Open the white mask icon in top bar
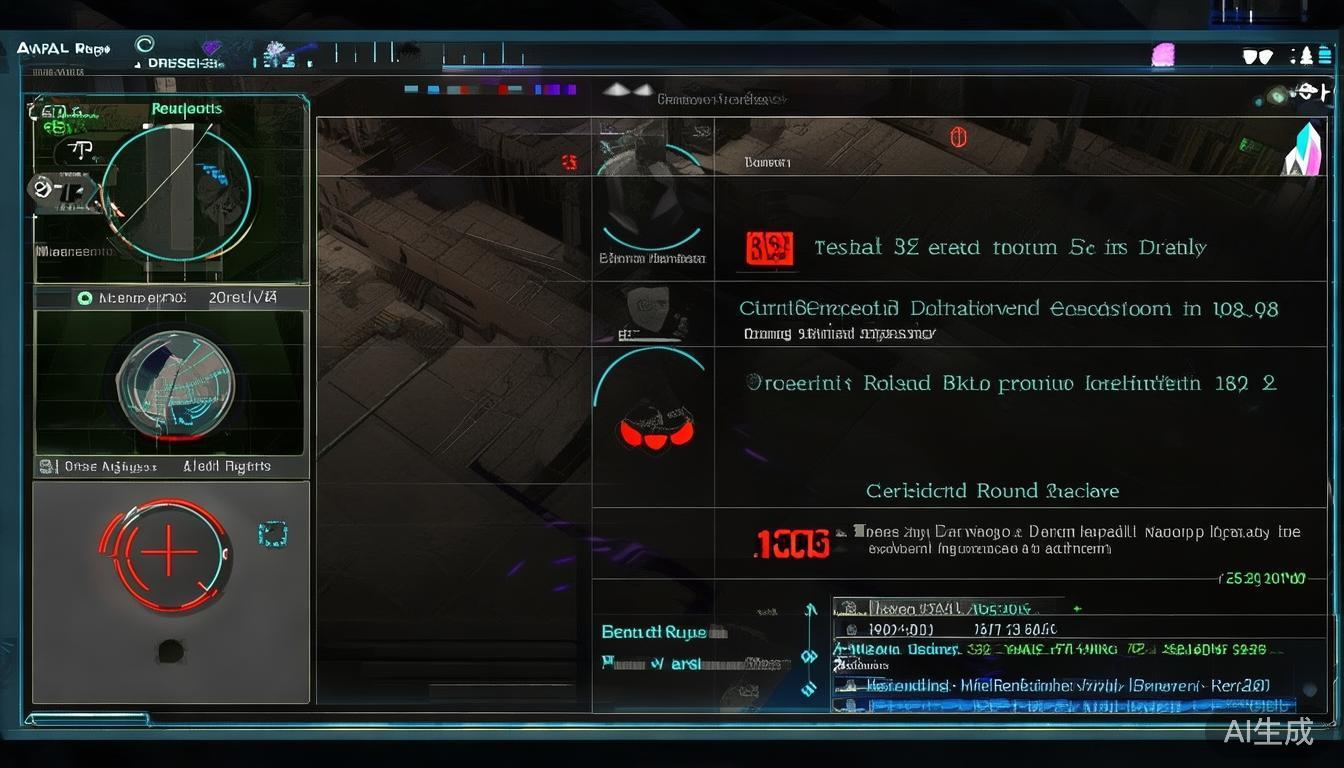 click(1257, 57)
